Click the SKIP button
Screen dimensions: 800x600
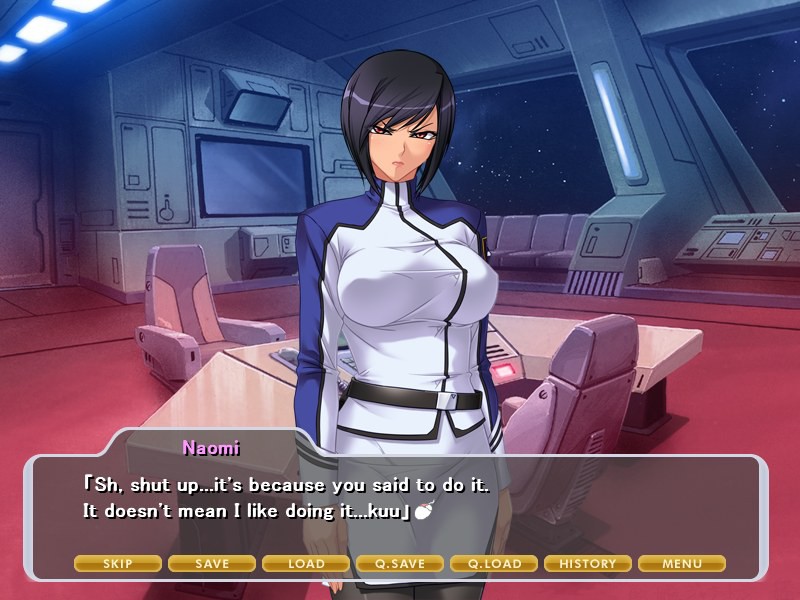118,564
